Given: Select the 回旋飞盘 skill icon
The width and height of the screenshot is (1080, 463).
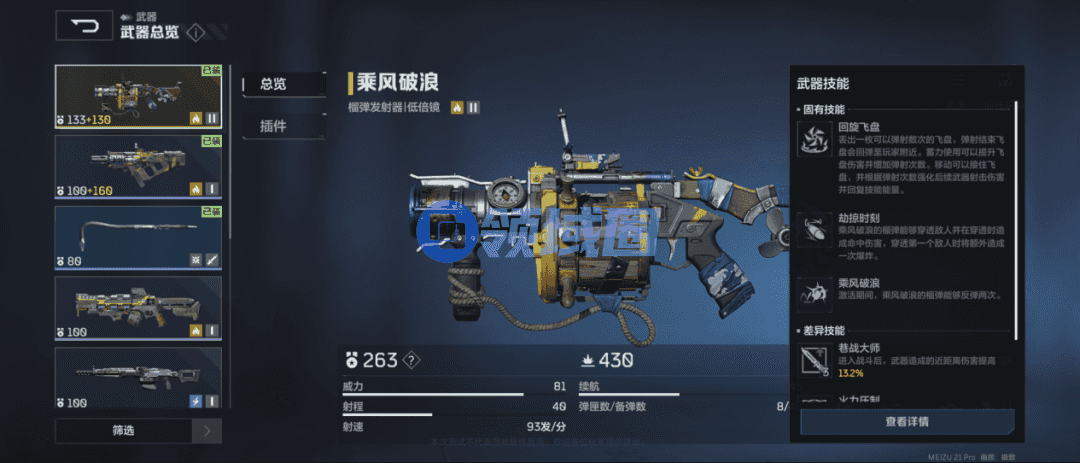Looking at the screenshot, I should (x=813, y=141).
